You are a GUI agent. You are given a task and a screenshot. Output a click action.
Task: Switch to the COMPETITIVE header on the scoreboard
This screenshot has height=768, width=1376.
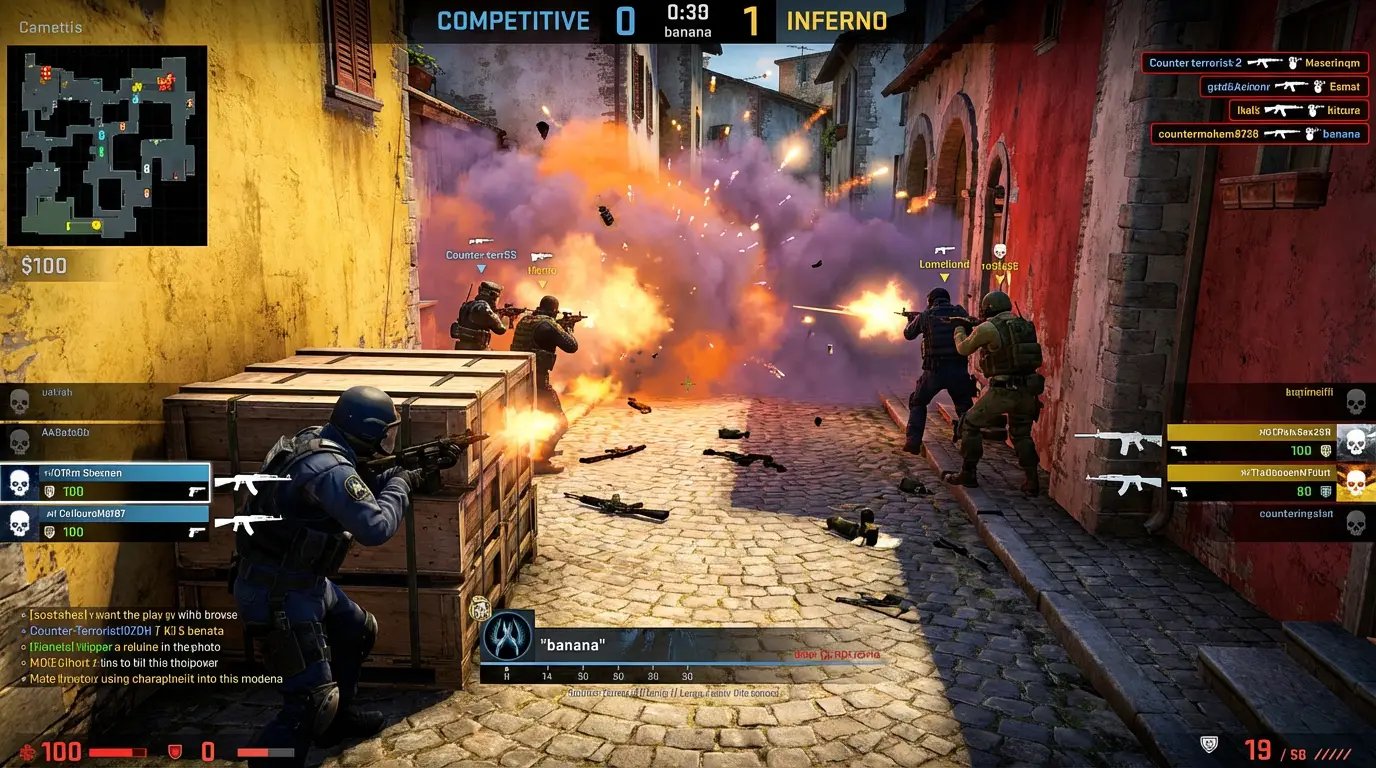click(x=510, y=20)
